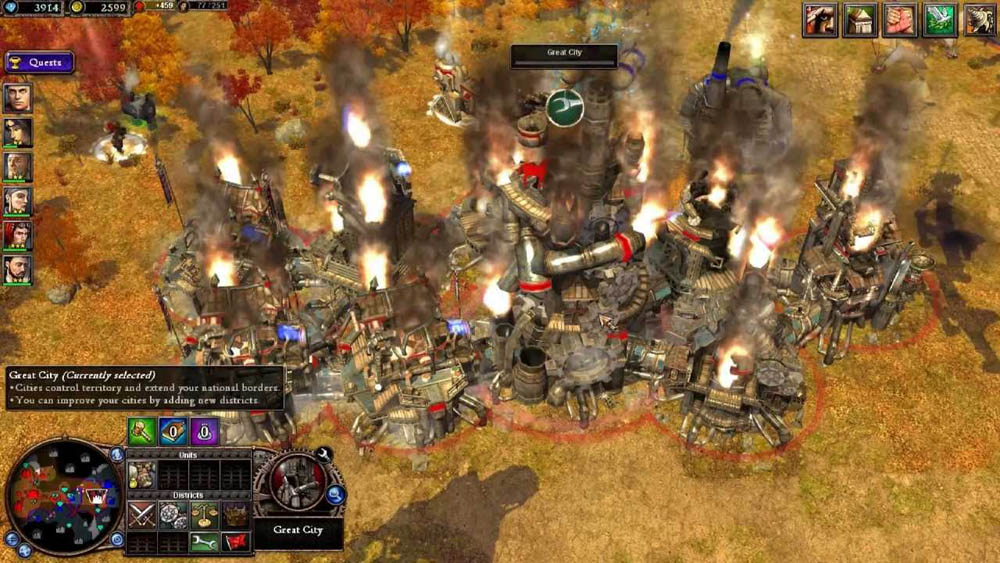Open the Quests panel
The image size is (1000, 563).
39,62
